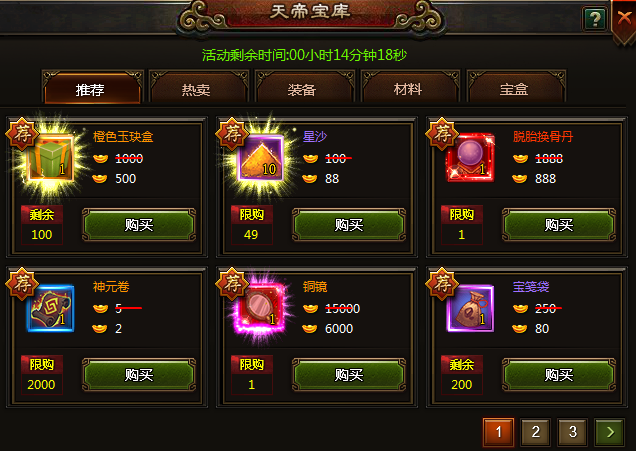Jump to shop page 3

[x=571, y=431]
